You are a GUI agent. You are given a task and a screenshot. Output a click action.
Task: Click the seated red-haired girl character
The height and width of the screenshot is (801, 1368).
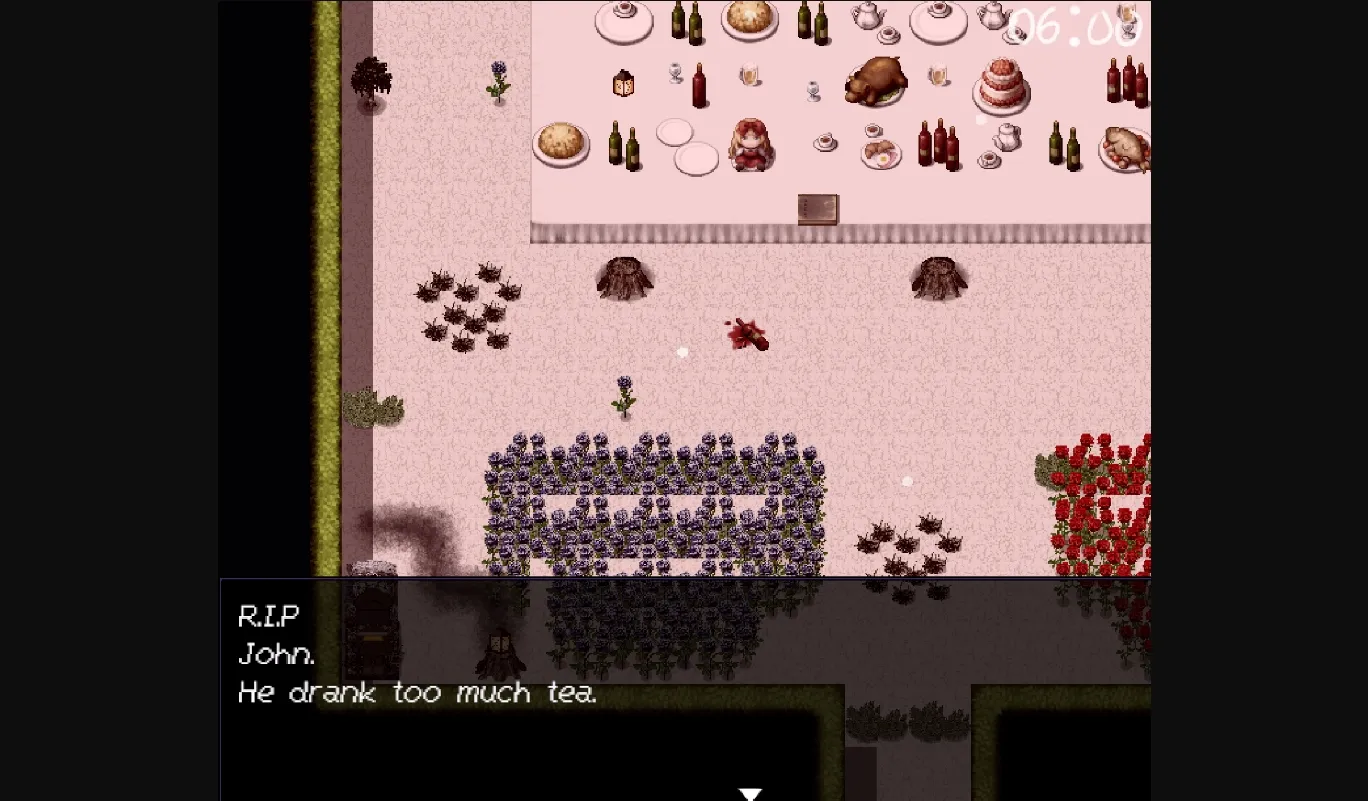tap(750, 145)
